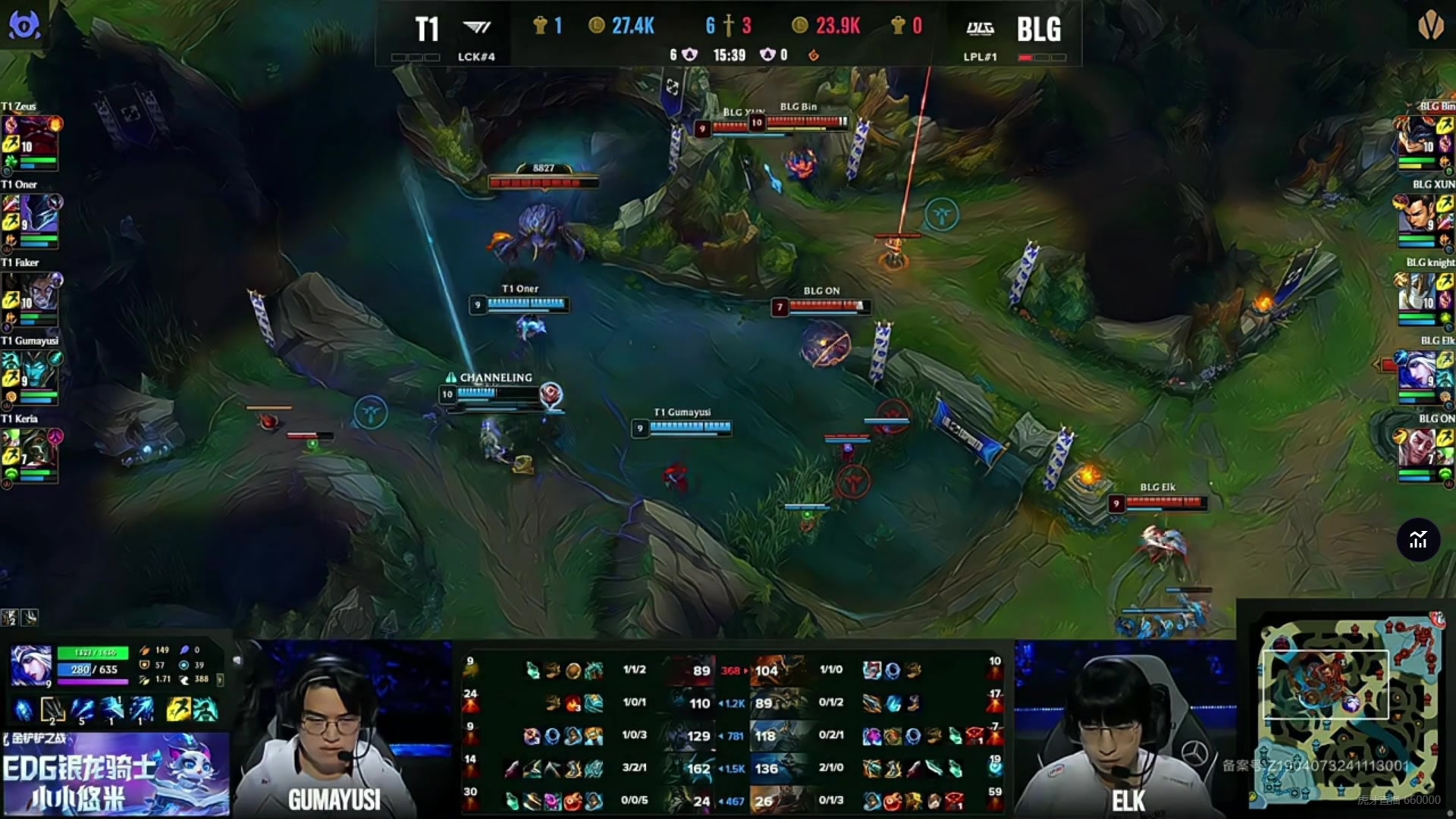
Task: Click the BLG team logo on the scoreboard
Action: coord(980,29)
